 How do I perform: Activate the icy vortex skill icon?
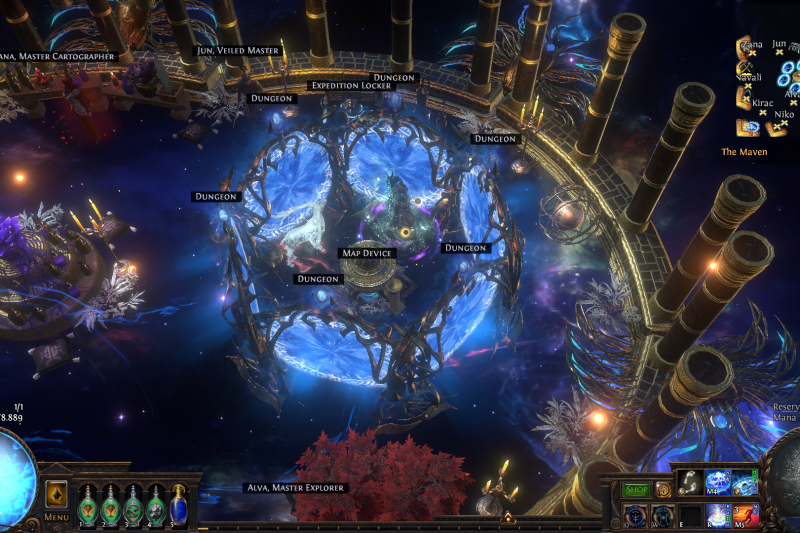click(x=743, y=483)
